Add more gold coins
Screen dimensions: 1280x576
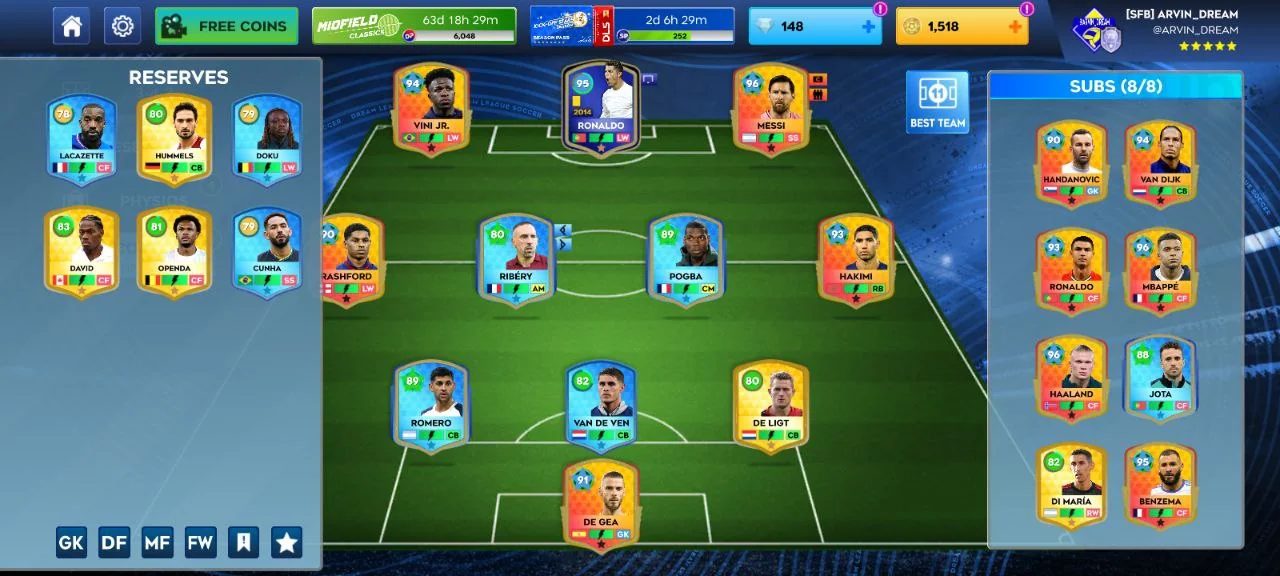(x=1015, y=27)
